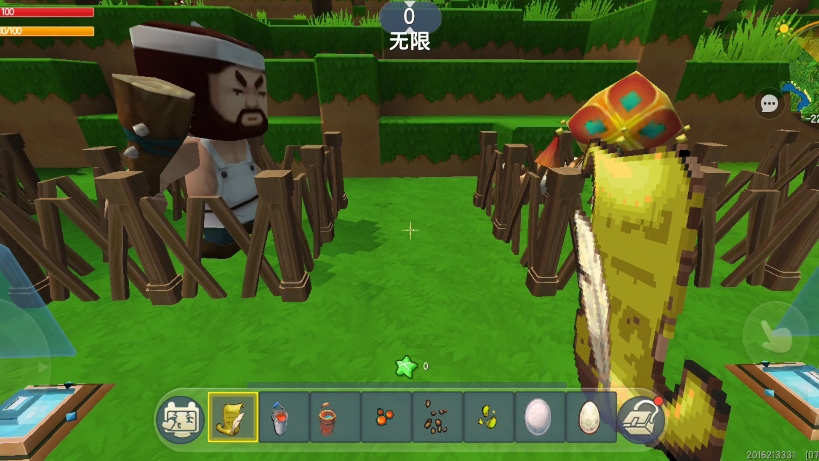Choose the clay pot hotbar slot

(x=335, y=417)
